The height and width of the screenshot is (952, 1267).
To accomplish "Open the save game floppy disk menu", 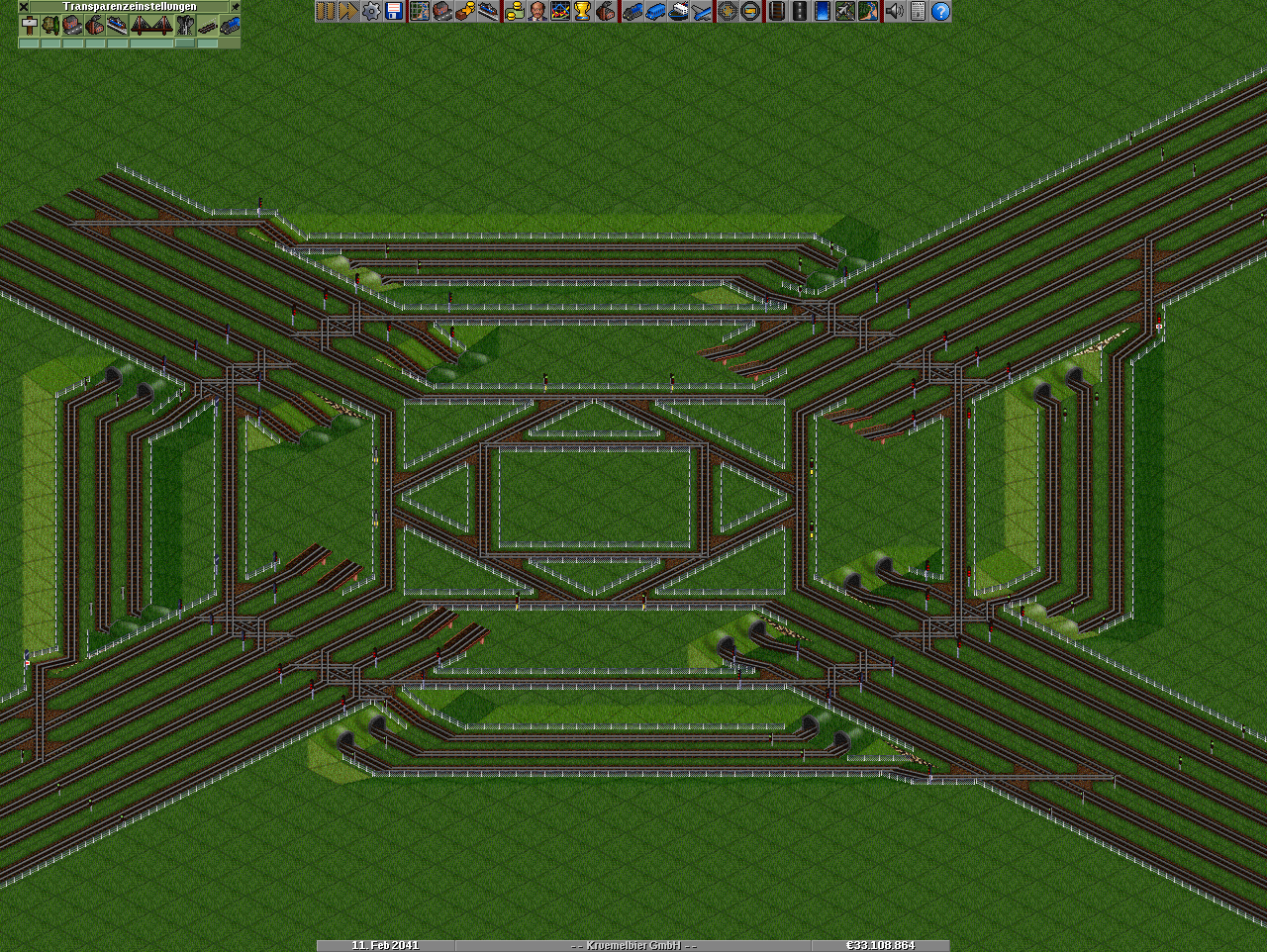I will pos(394,11).
